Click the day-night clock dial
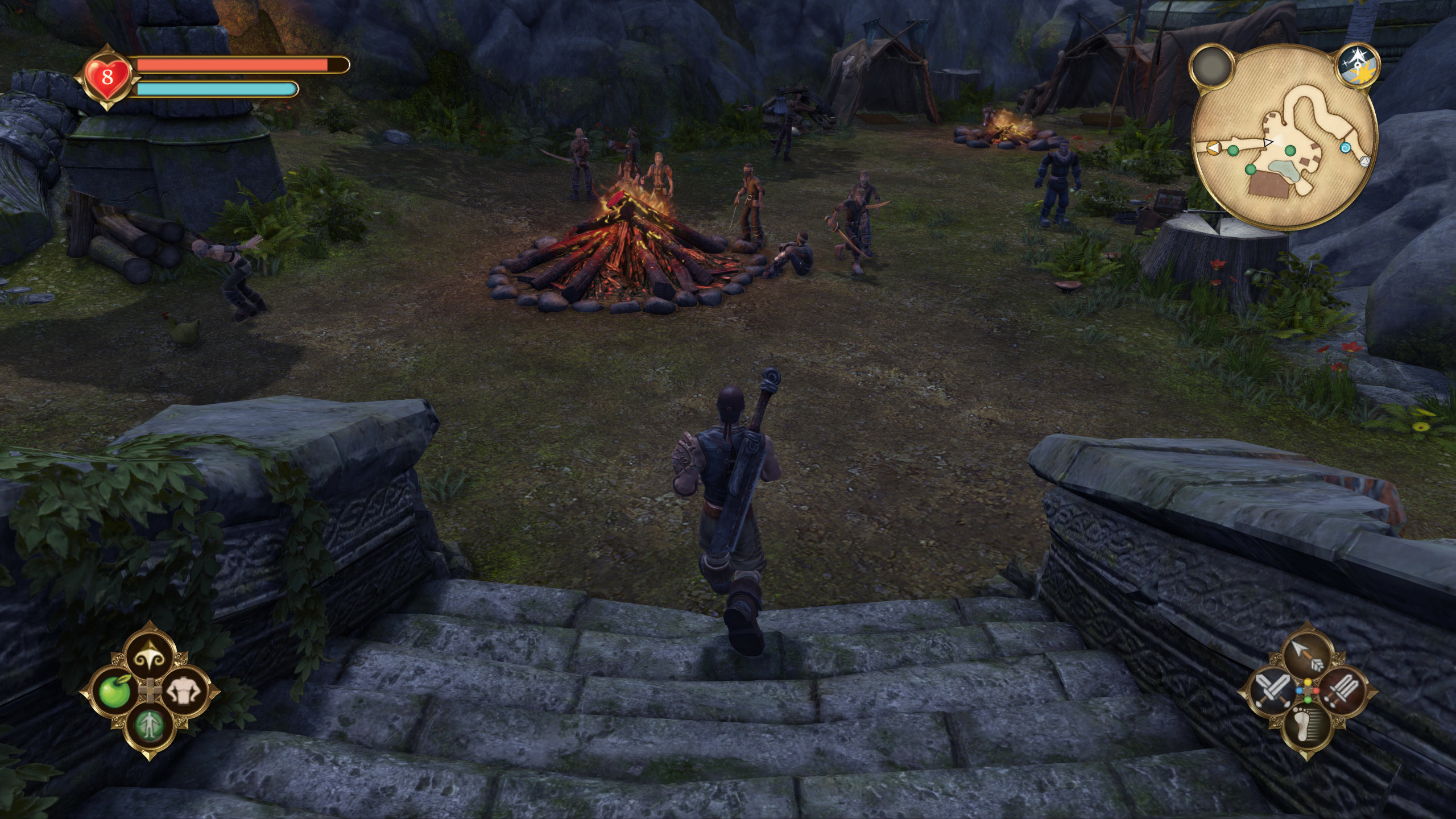Screen dimensions: 1456x819 click(1358, 67)
